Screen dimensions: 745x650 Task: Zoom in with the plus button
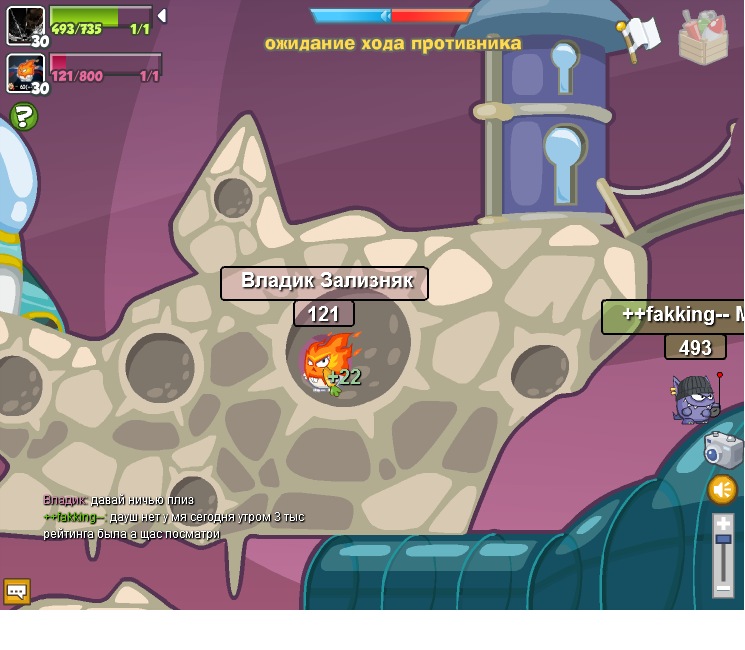(723, 523)
